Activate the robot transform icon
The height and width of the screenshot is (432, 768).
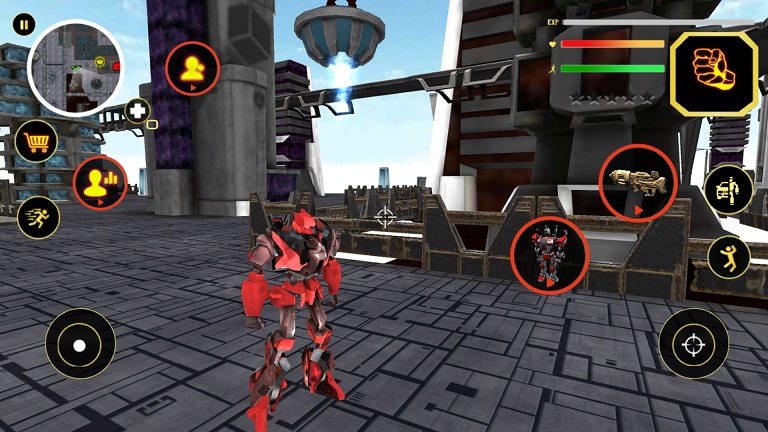click(549, 255)
